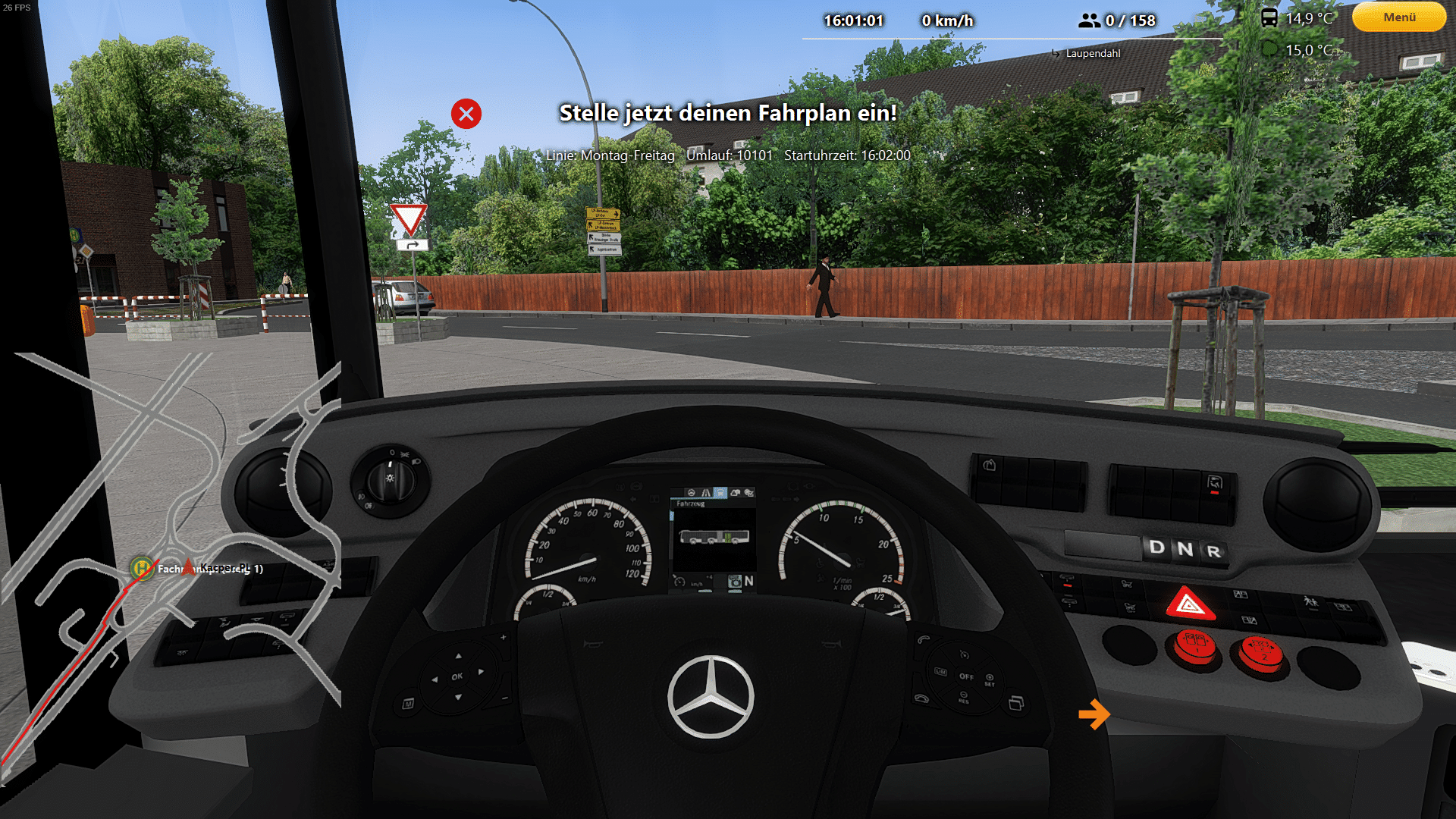1456x819 pixels.
Task: Select Neutral gear N button
Action: click(1185, 549)
